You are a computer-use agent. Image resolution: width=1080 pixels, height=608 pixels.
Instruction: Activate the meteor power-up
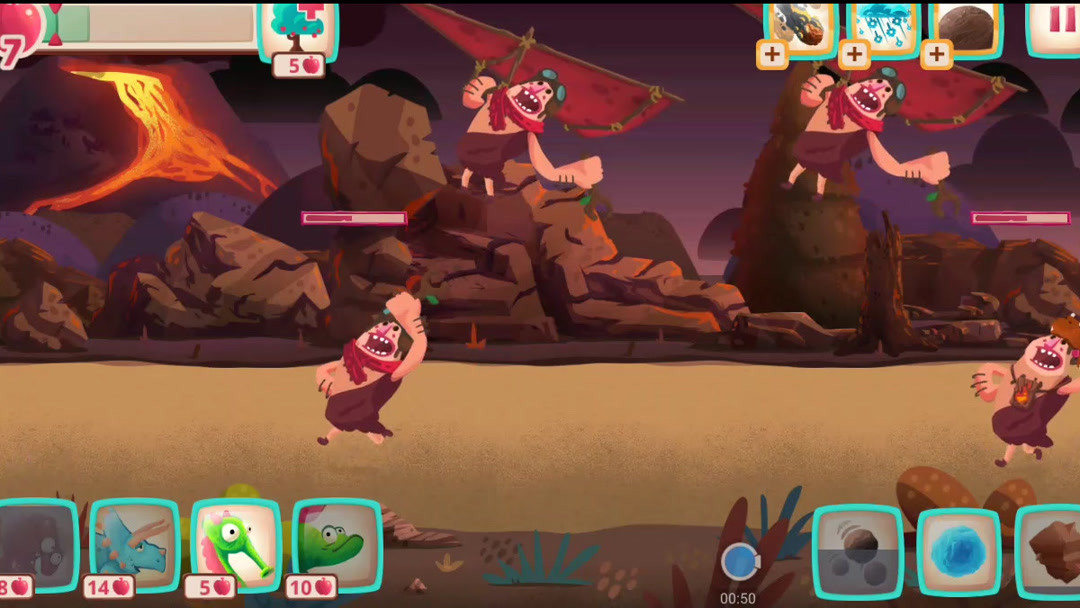pos(802,27)
